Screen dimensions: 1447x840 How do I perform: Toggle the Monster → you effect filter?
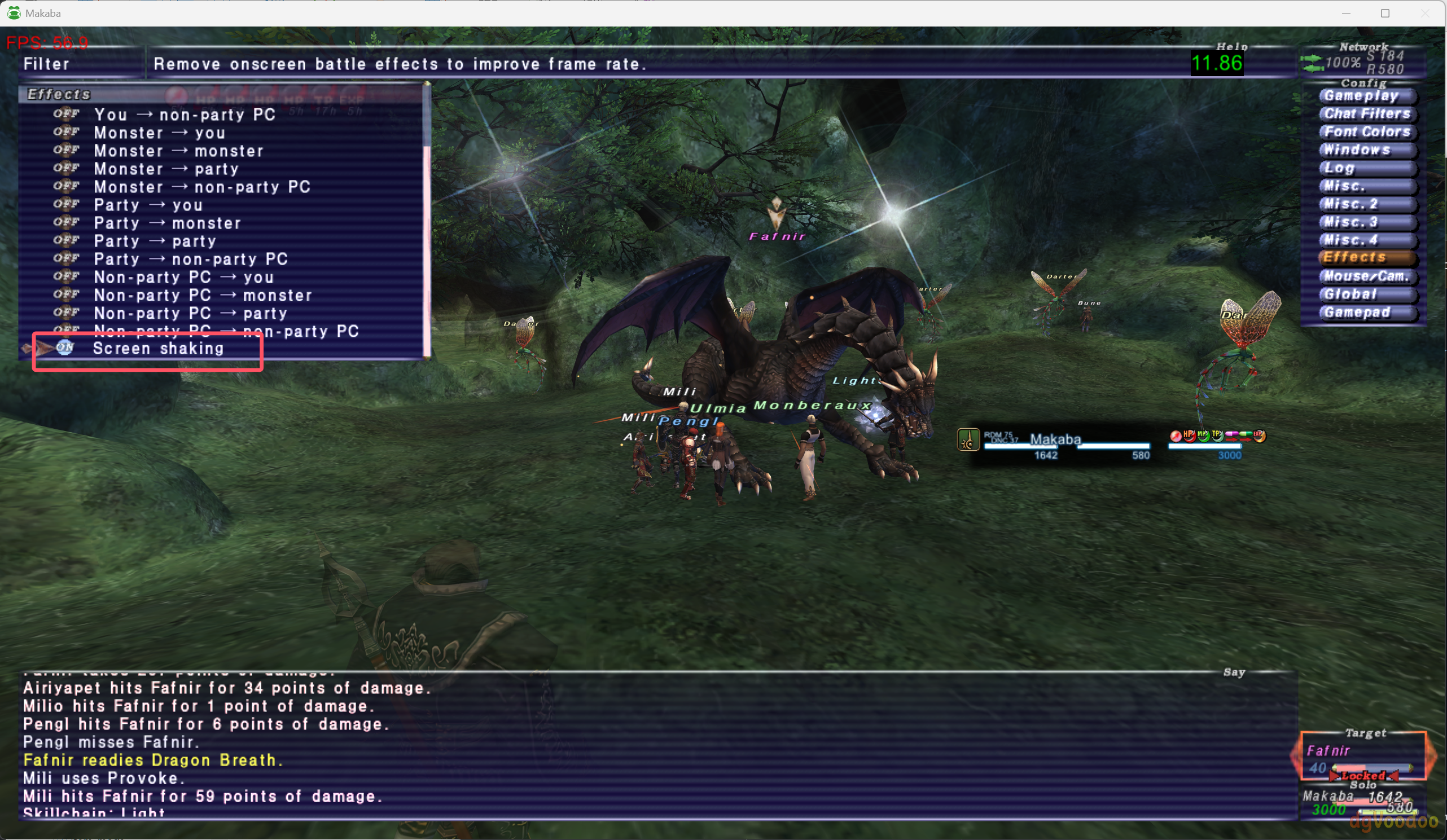pyautogui.click(x=159, y=133)
